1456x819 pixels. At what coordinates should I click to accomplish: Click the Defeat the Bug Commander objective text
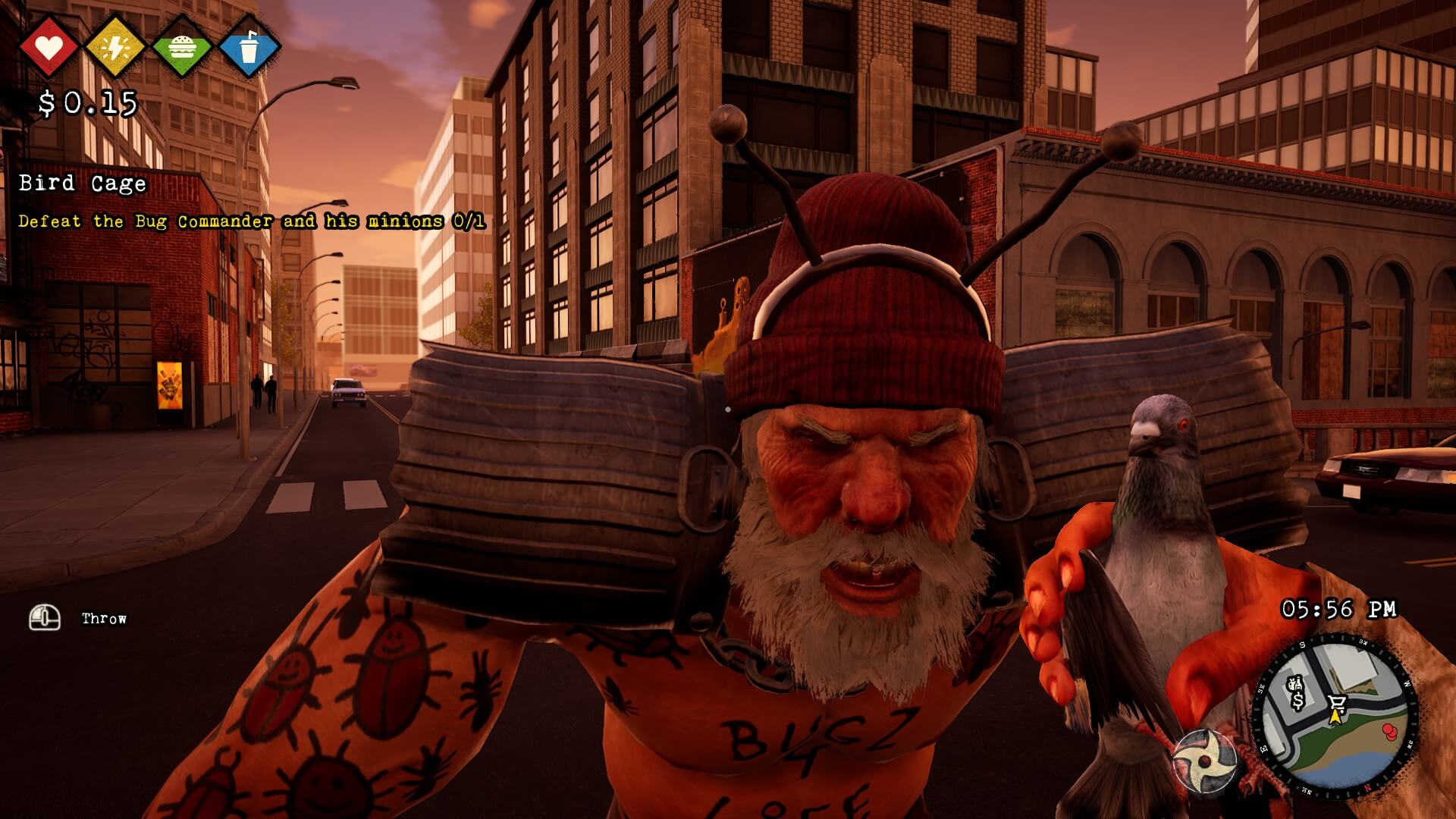point(253,223)
